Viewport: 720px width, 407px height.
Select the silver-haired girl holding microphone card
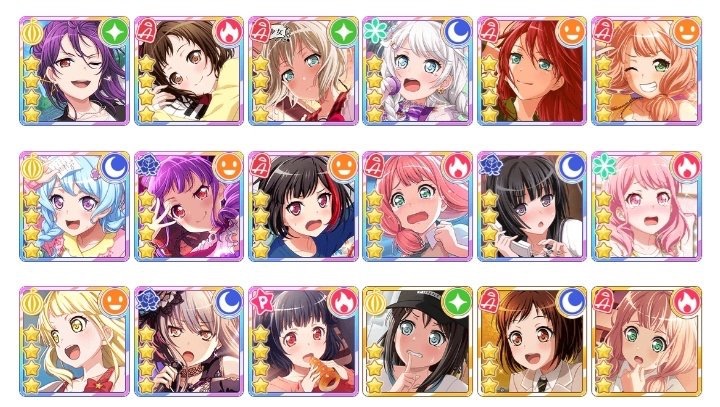point(191,341)
